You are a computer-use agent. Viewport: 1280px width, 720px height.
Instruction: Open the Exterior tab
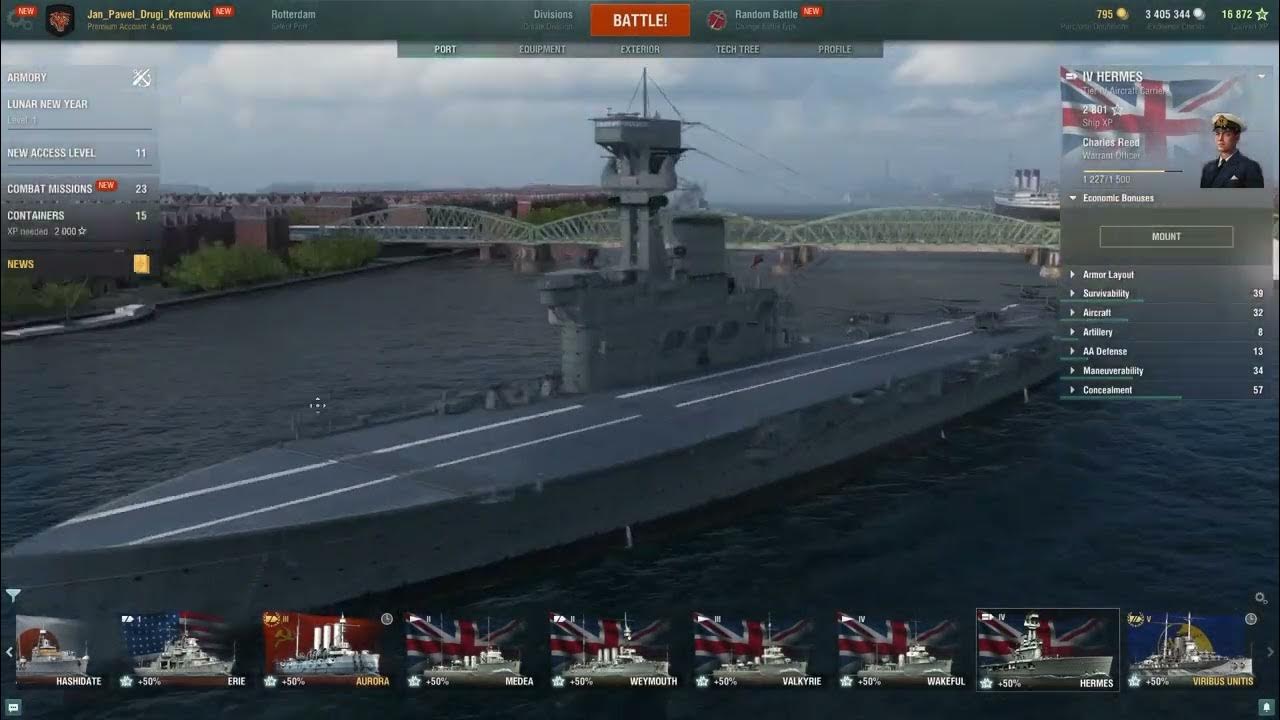tap(640, 49)
